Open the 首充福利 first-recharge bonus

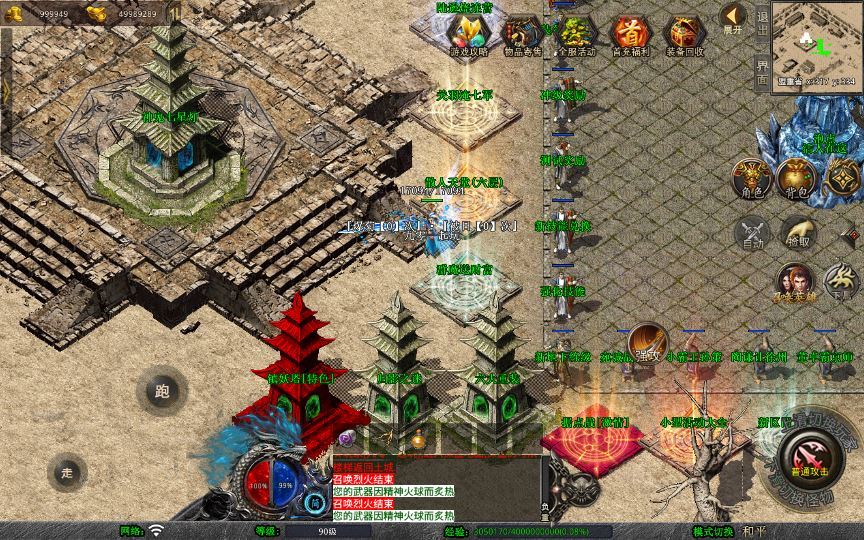629,36
